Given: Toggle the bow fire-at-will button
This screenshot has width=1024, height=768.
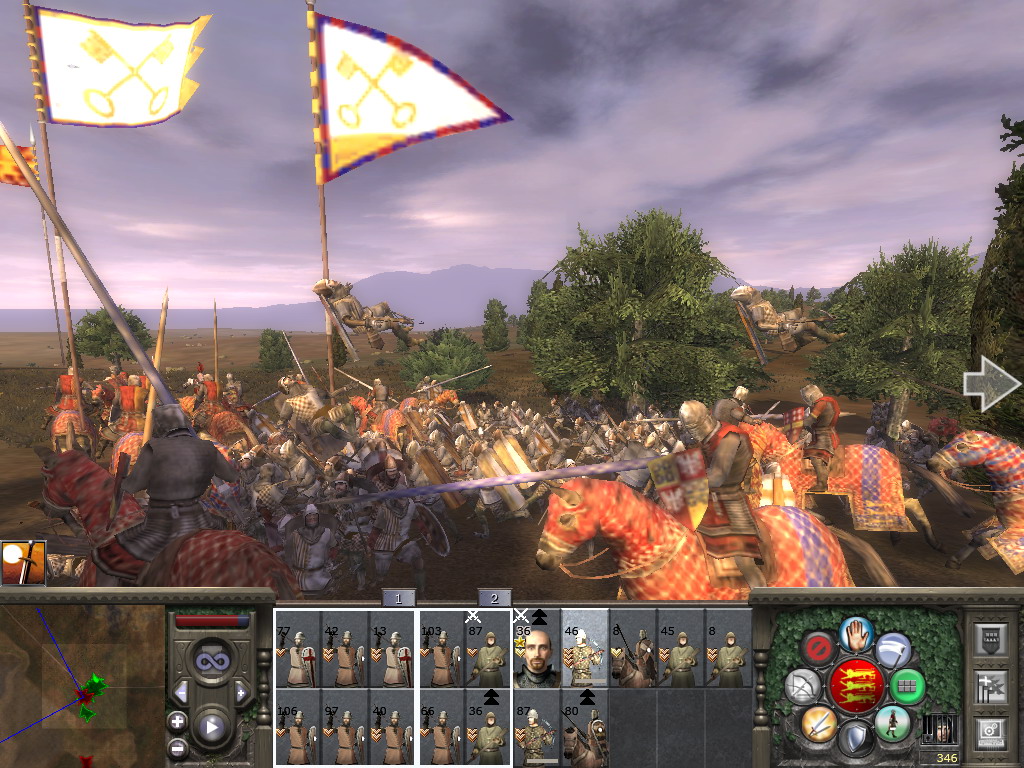Looking at the screenshot, I should click(x=802, y=686).
